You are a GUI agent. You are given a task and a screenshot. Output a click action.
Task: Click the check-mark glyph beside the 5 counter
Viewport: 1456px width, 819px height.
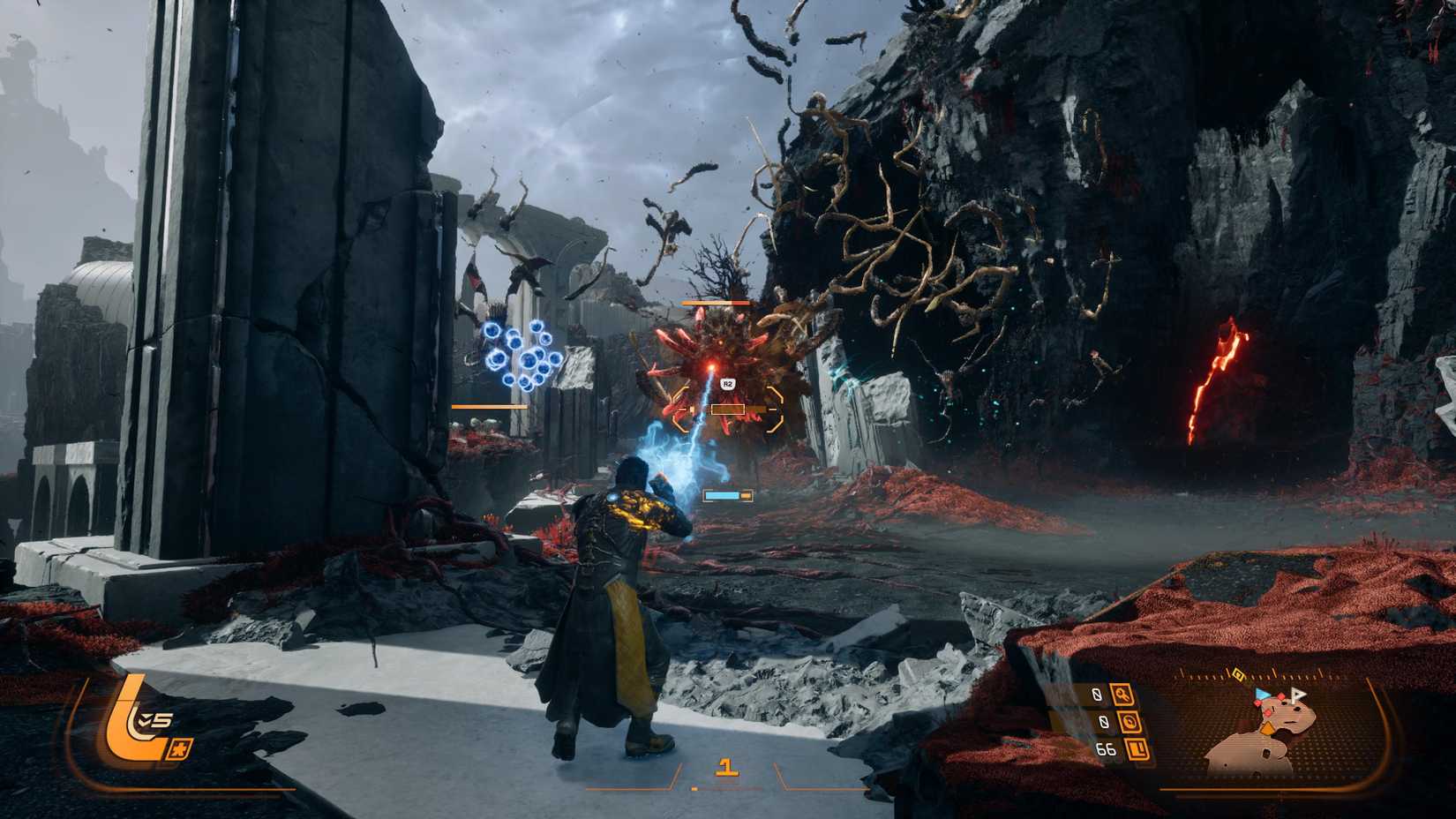pos(145,720)
